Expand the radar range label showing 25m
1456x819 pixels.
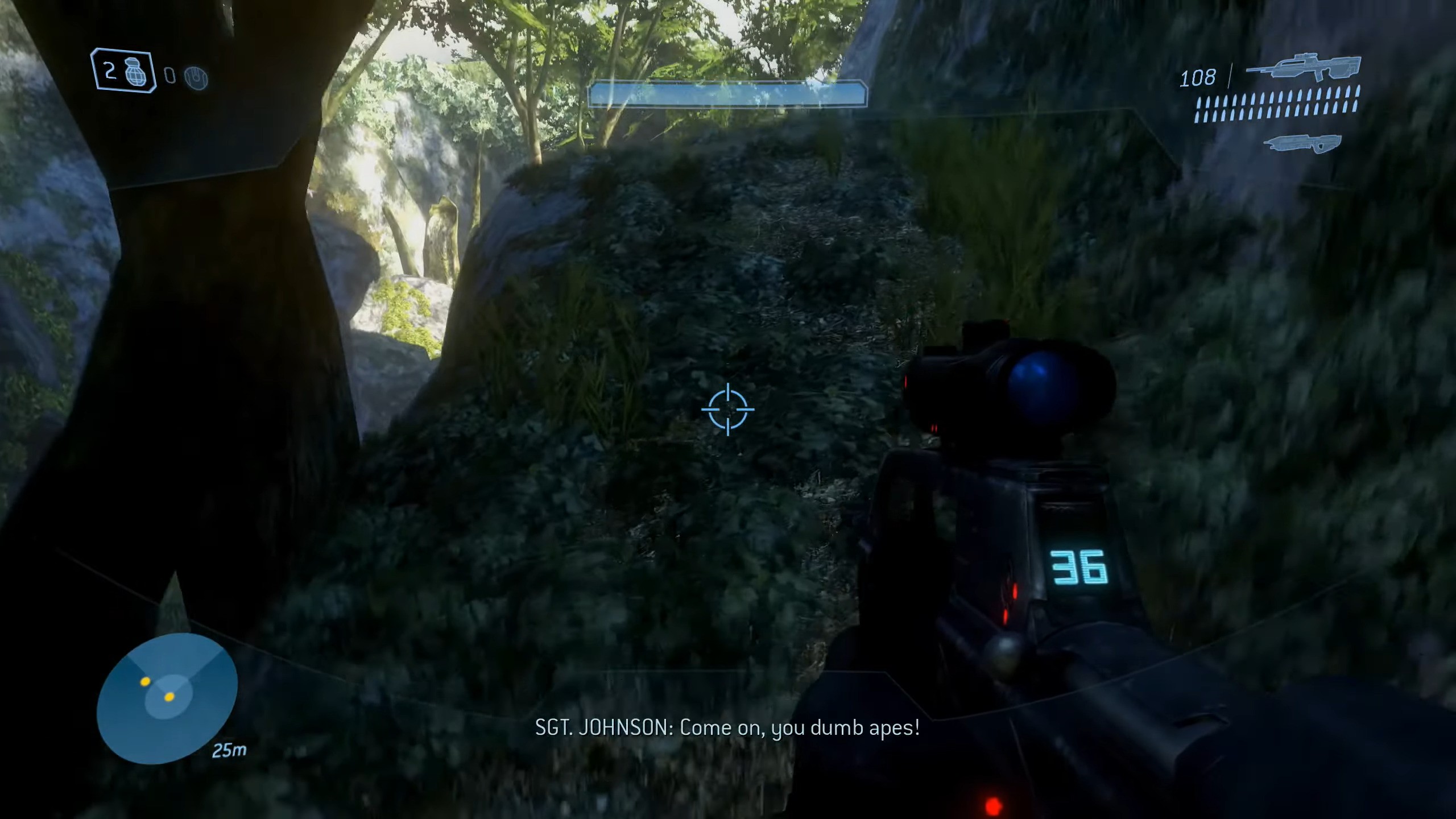click(230, 750)
